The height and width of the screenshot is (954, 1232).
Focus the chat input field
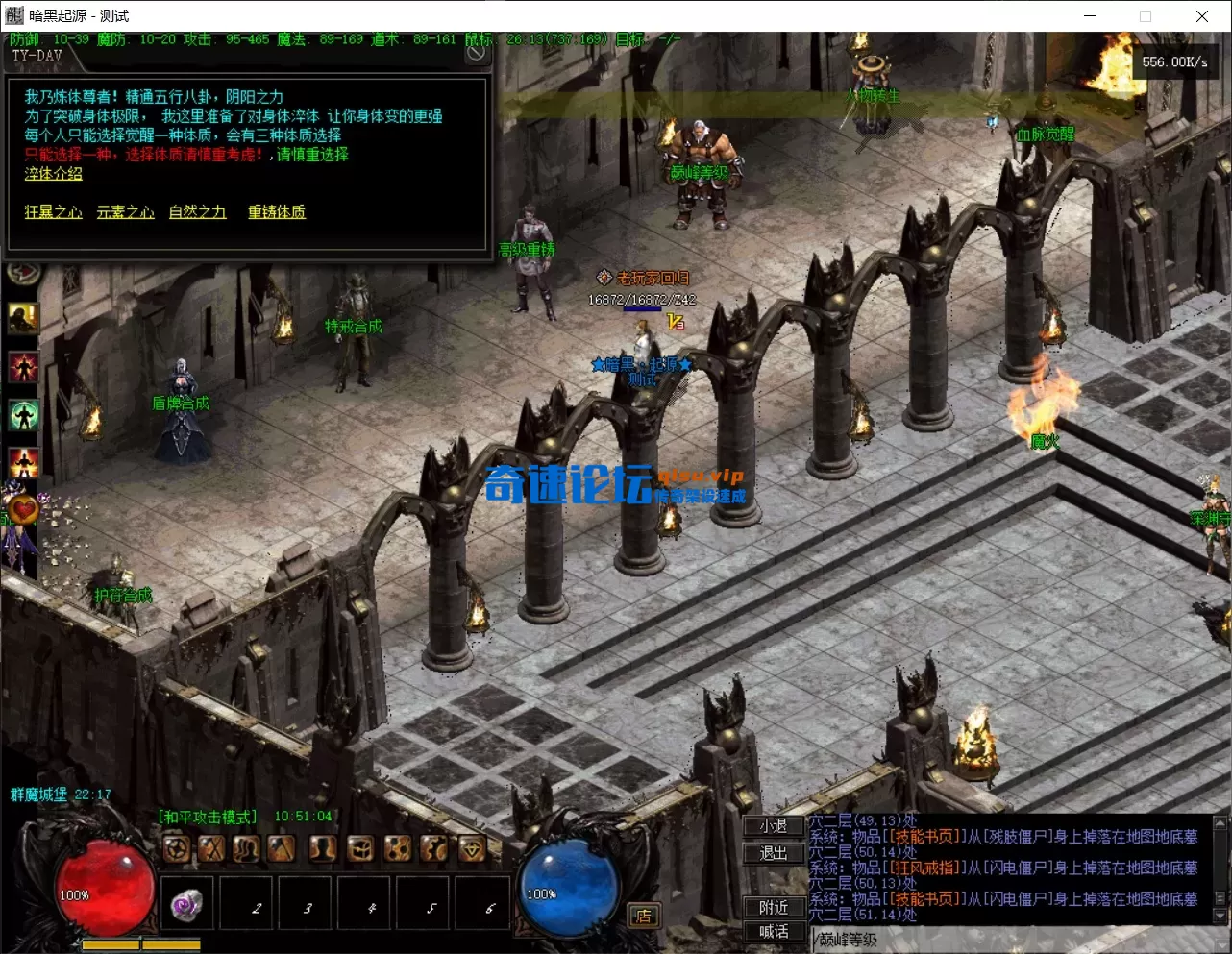click(x=1009, y=940)
